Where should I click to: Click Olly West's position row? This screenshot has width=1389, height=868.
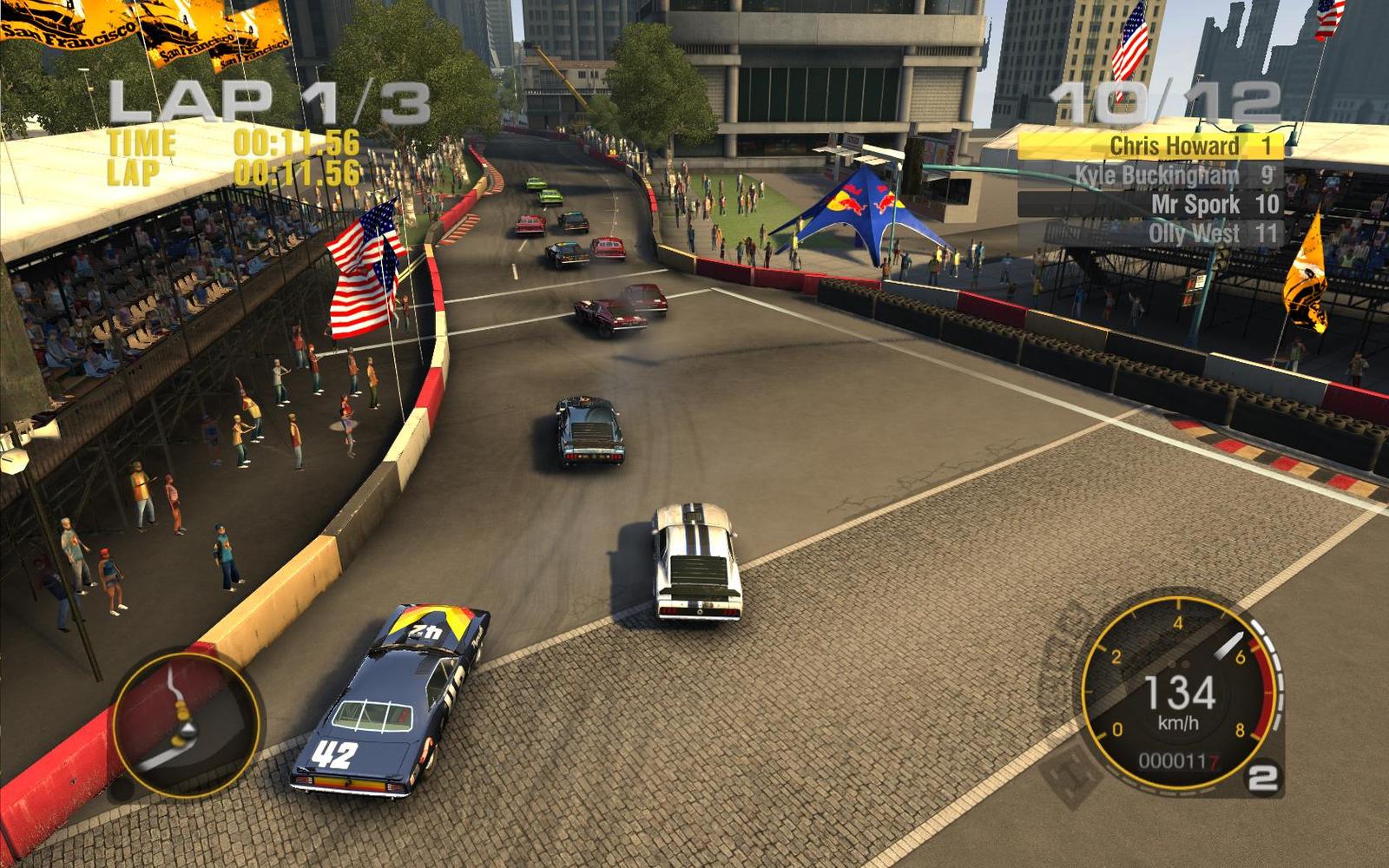1149,233
